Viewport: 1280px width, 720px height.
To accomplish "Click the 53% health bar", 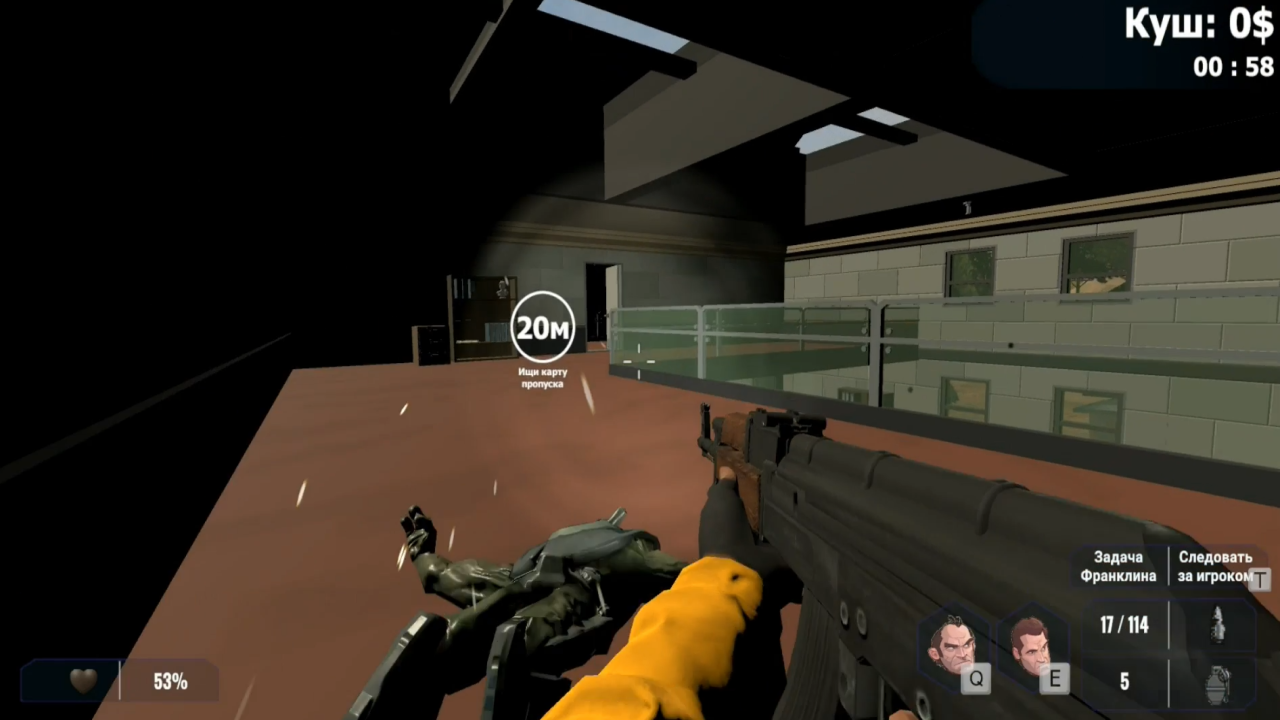I will click(x=170, y=681).
